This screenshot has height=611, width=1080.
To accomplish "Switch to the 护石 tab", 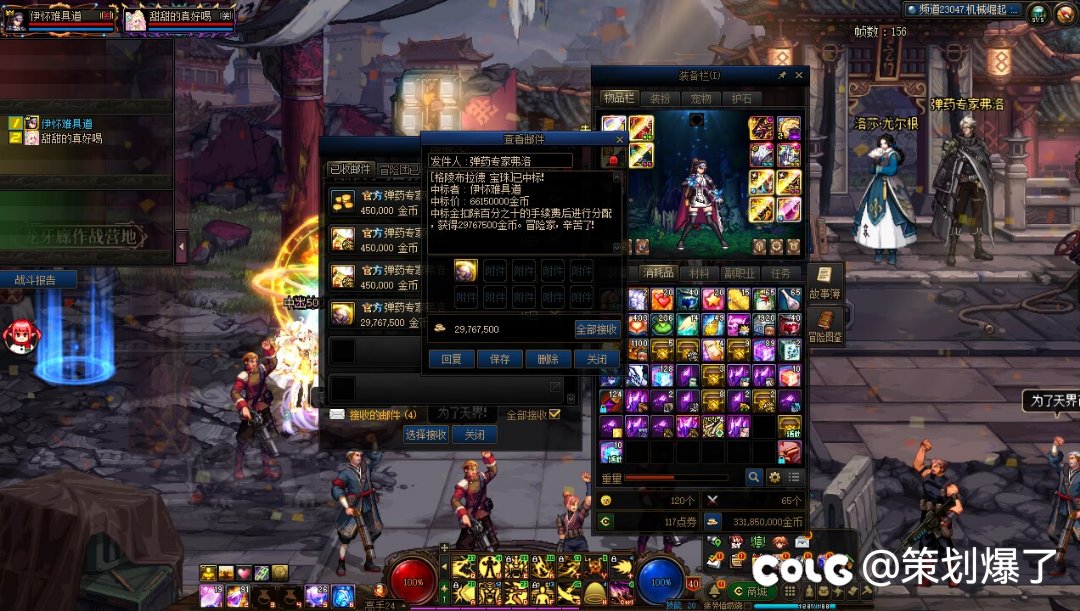I will [x=741, y=98].
